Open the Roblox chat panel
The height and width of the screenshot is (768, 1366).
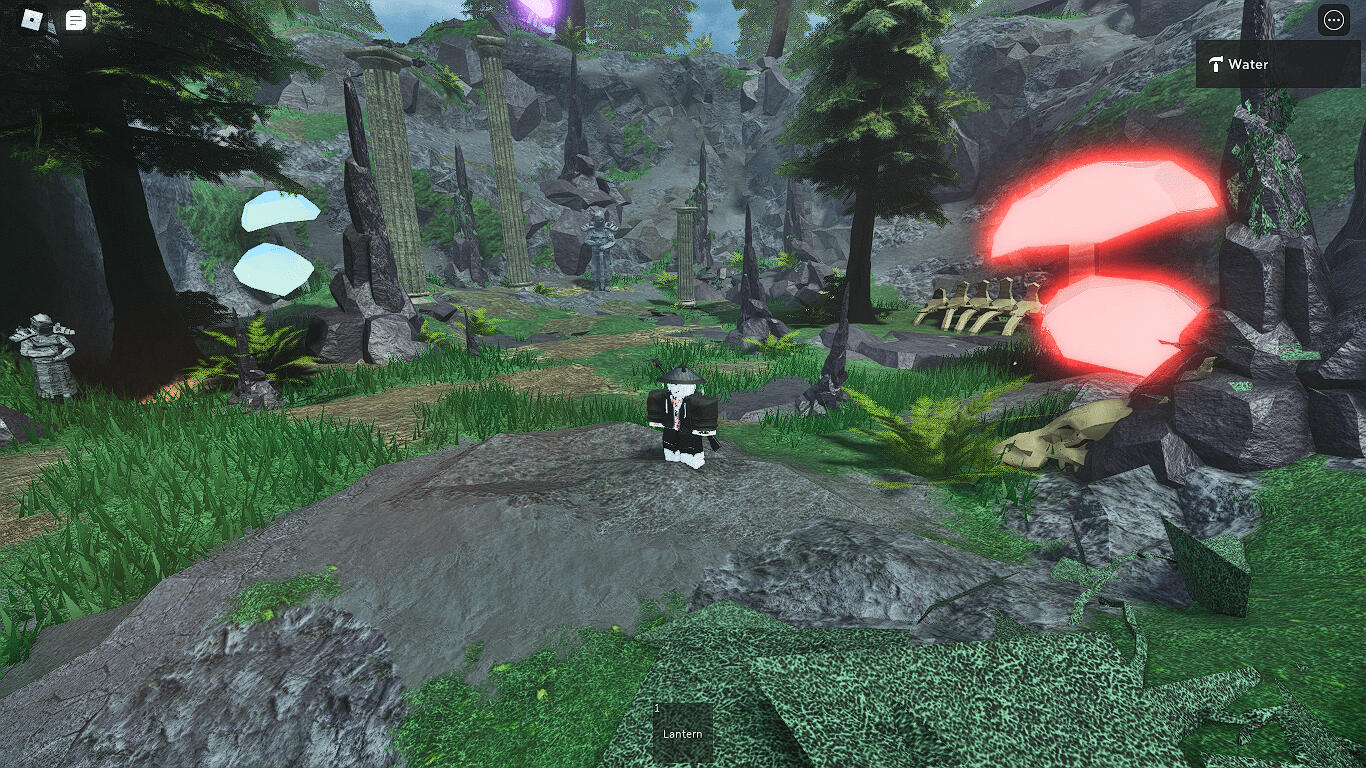[x=75, y=20]
